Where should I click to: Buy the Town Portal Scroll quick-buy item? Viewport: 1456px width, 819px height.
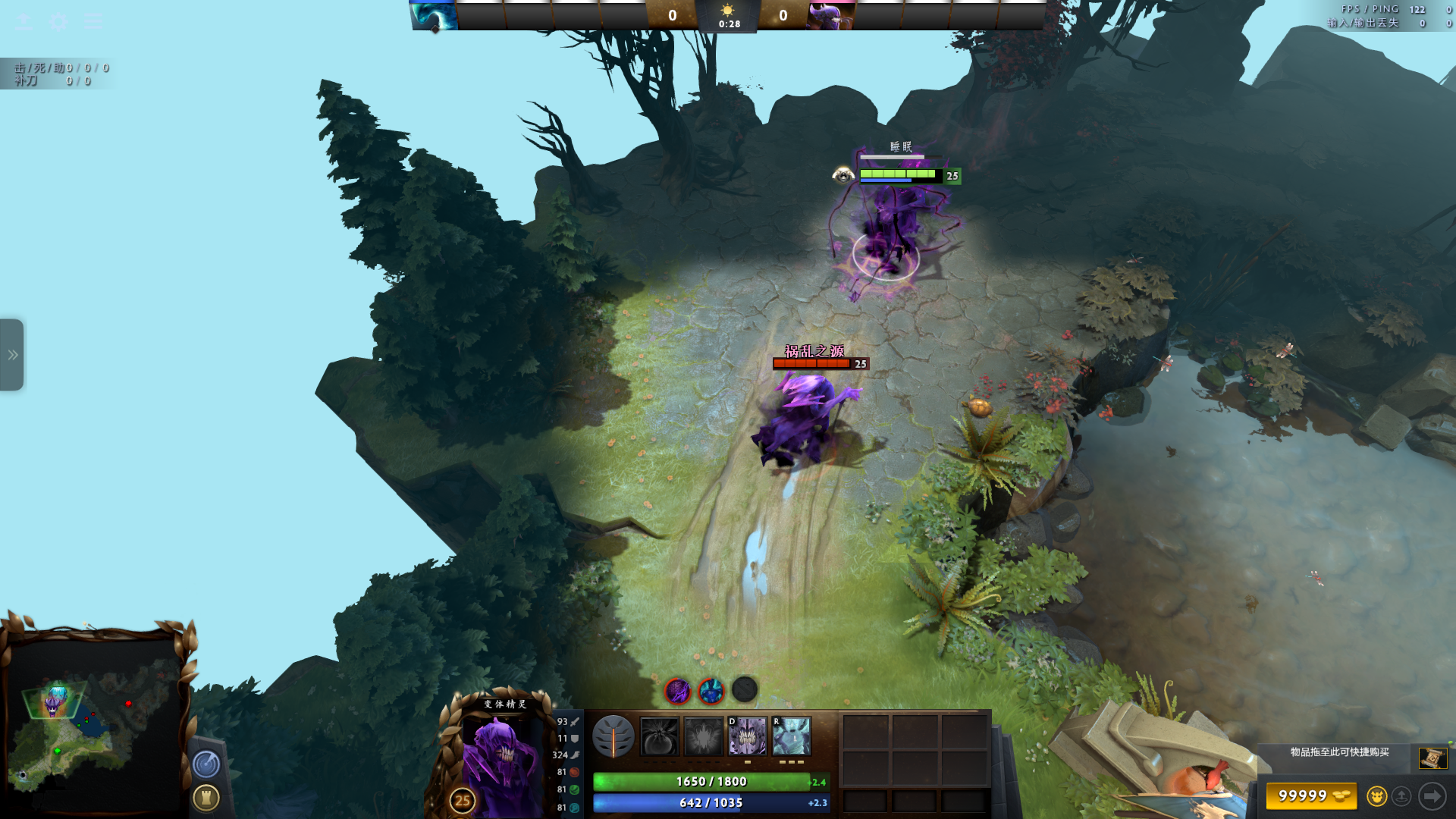pos(1432,758)
